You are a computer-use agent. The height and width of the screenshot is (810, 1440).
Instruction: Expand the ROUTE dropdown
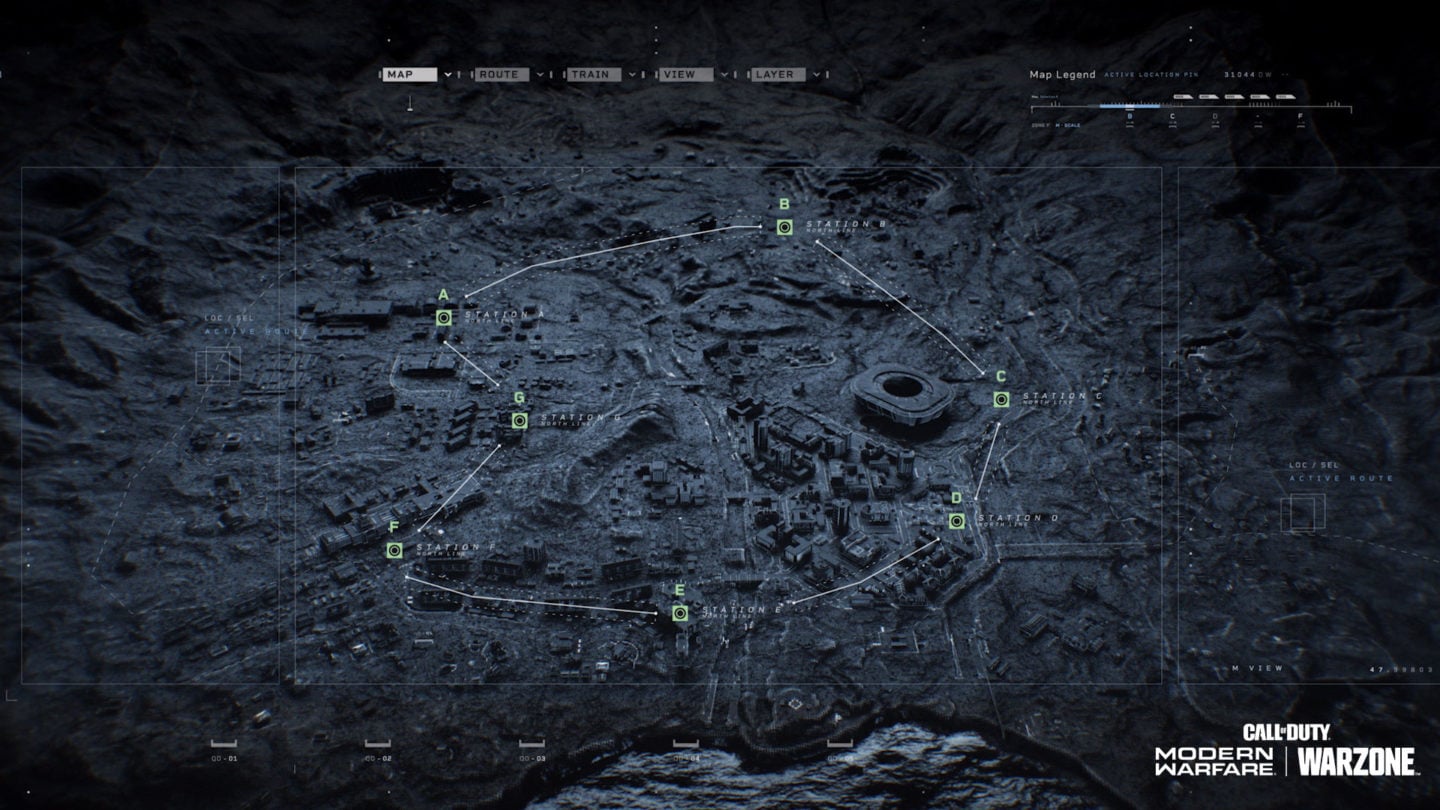click(x=503, y=74)
